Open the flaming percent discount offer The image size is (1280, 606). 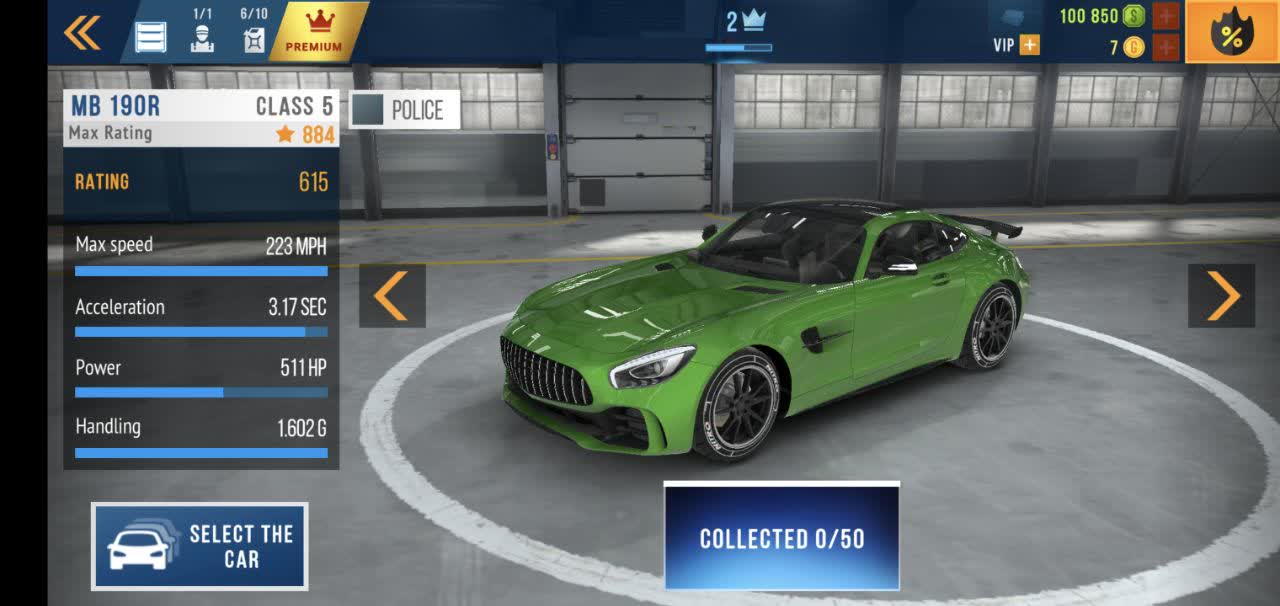coord(1232,32)
